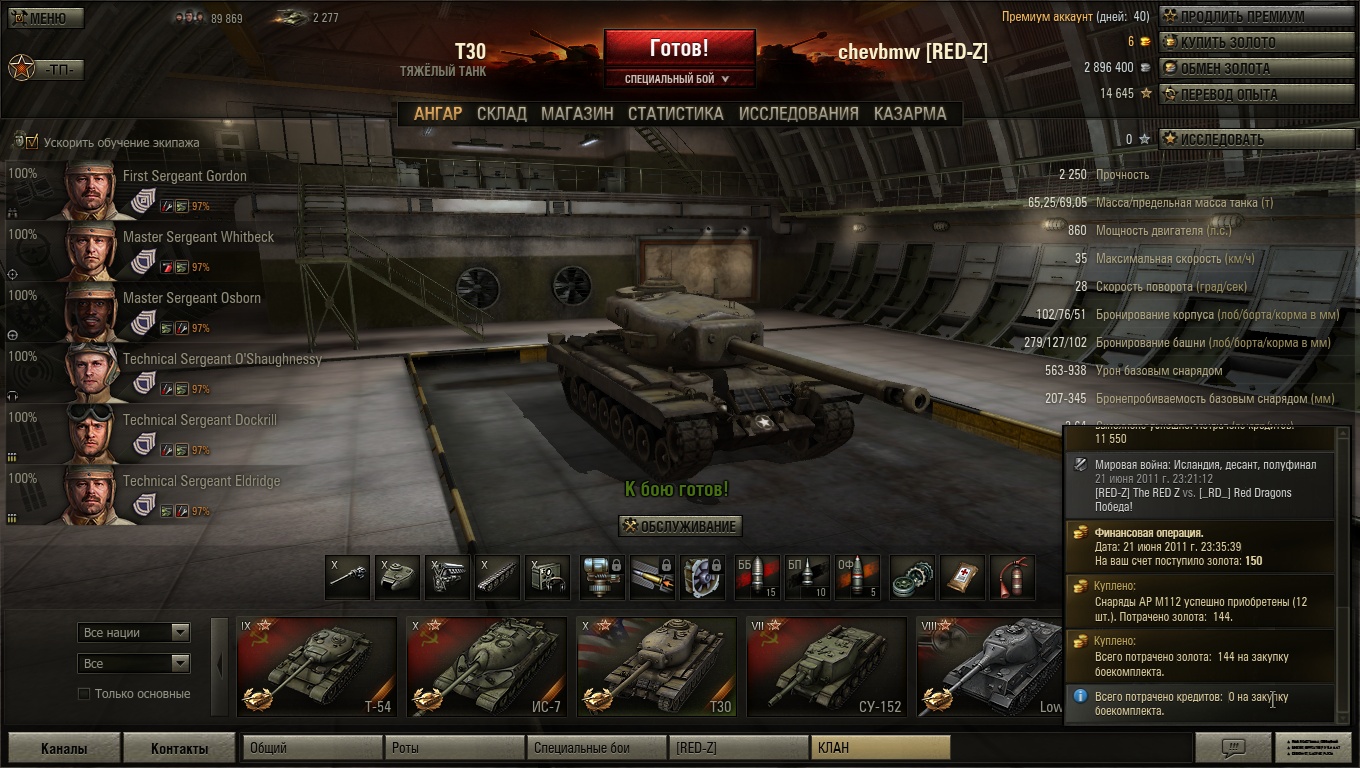Select the ИС-7 tank in carousel
The image size is (1360, 768).
[x=486, y=667]
